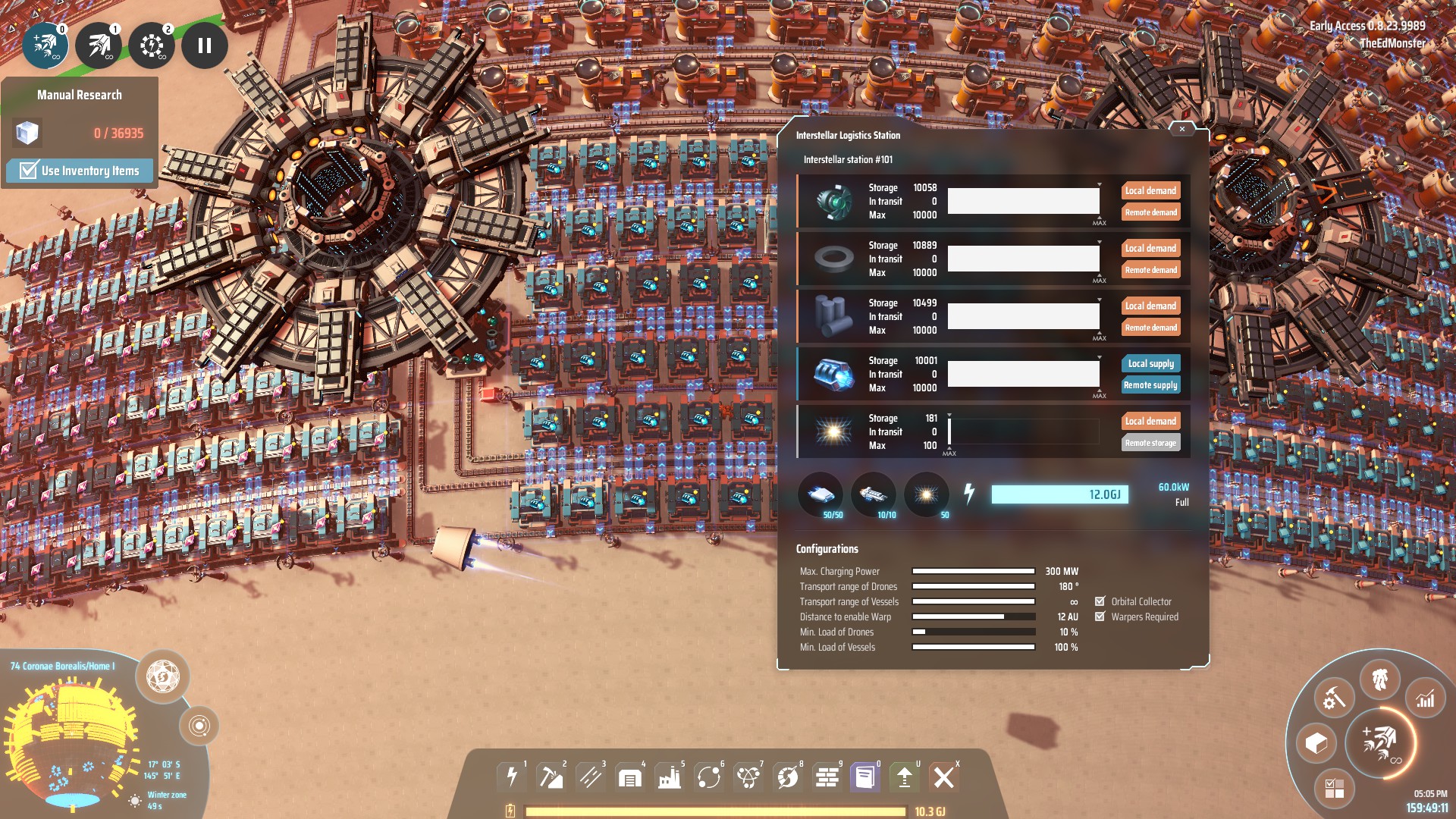Pause the game with the pause button
Viewport: 1456px width, 819px height.
coord(204,45)
